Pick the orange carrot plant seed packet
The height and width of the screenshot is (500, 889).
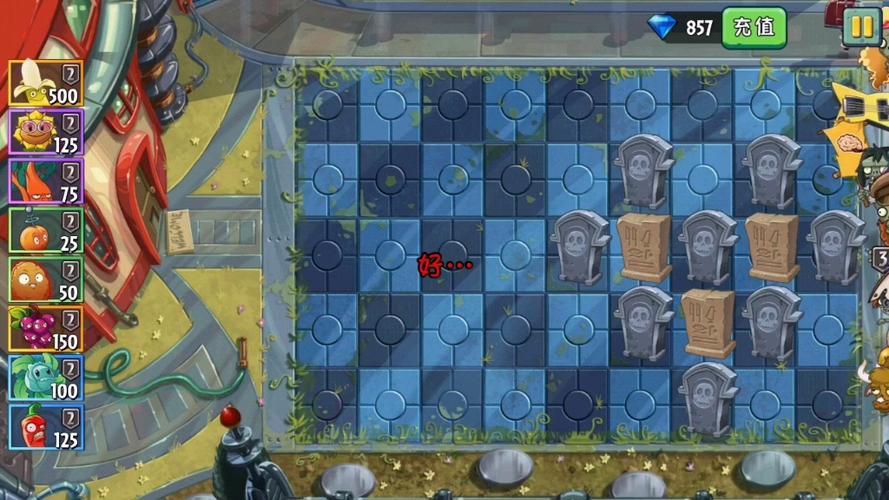[x=46, y=182]
